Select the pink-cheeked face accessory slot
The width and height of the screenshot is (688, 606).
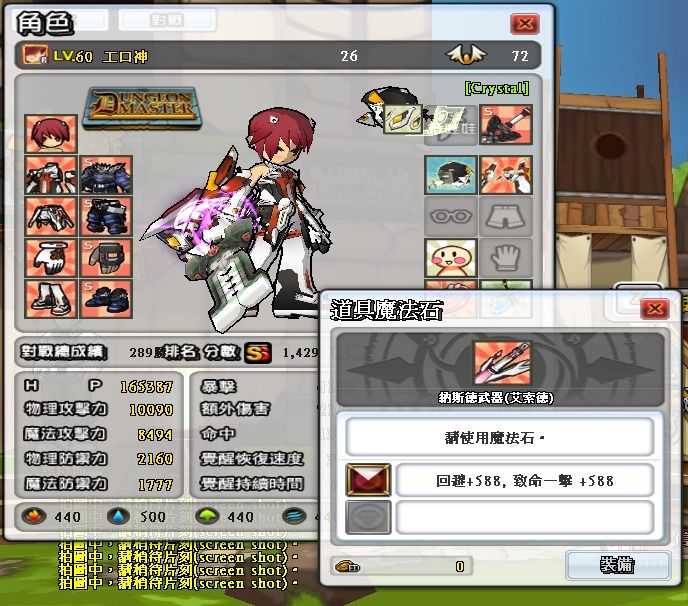450,258
